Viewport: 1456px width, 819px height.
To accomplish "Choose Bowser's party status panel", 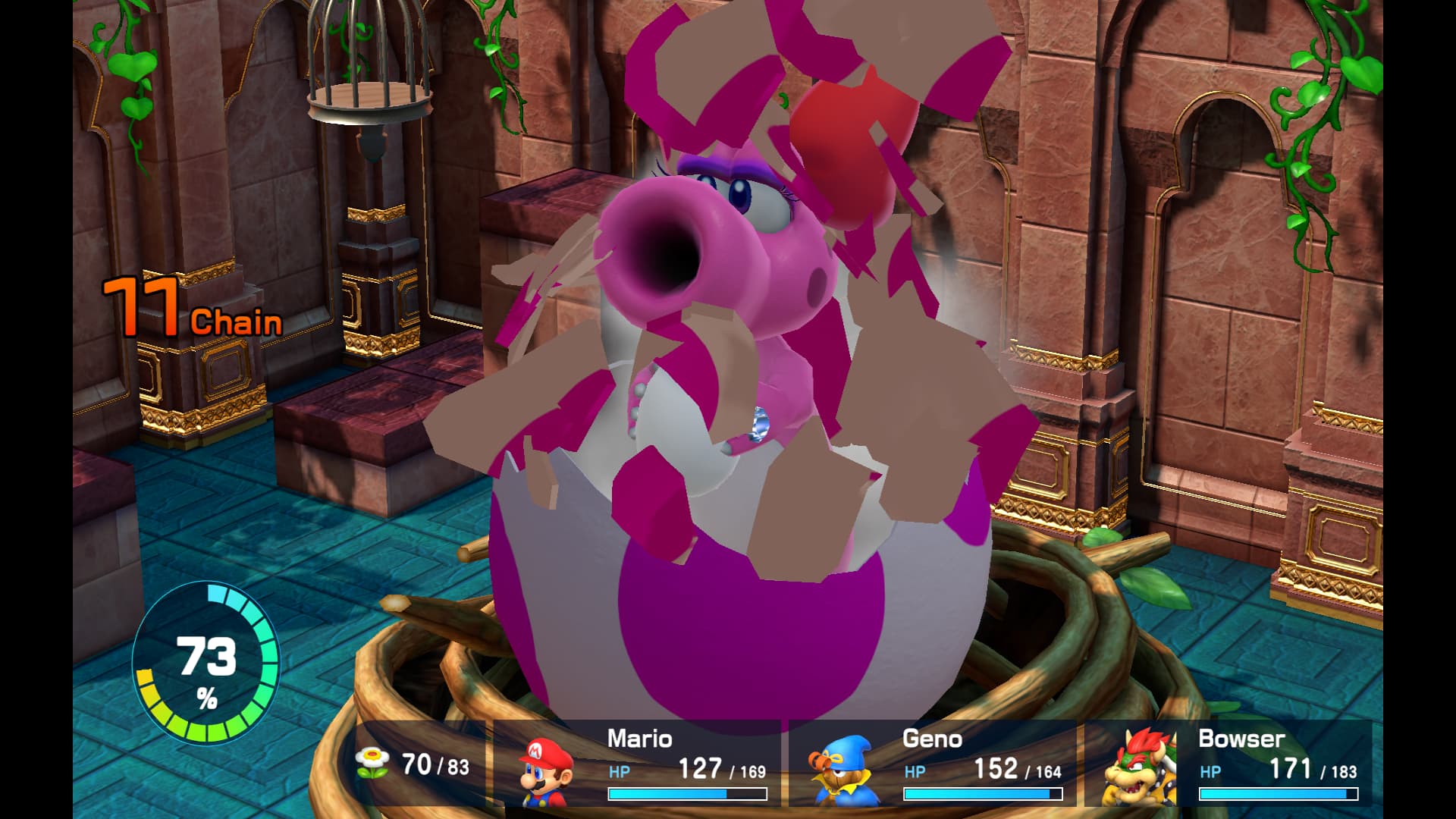I will 1230,764.
